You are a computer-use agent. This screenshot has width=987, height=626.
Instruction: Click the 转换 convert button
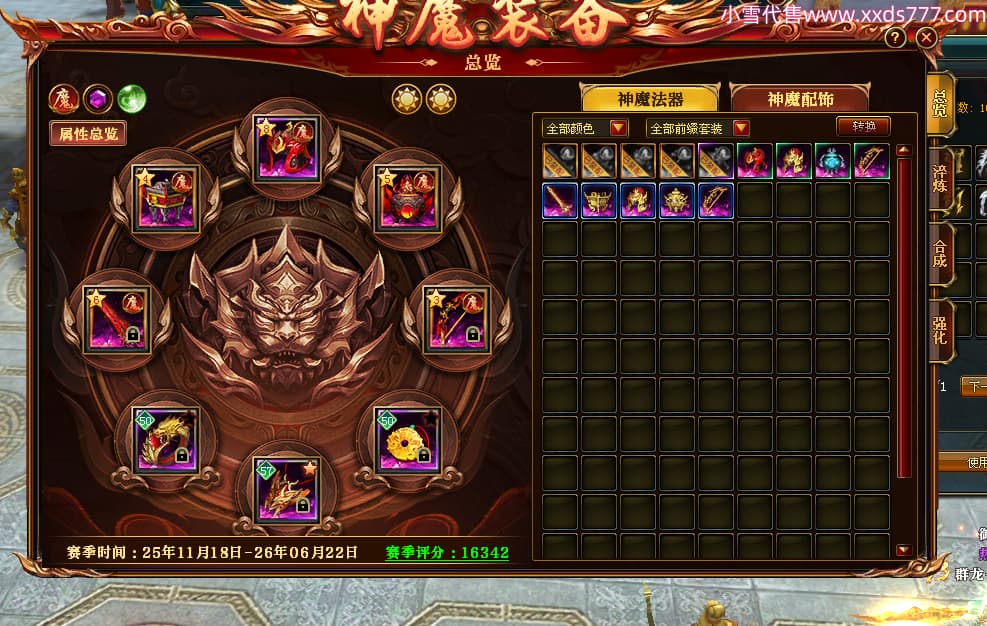tap(863, 127)
